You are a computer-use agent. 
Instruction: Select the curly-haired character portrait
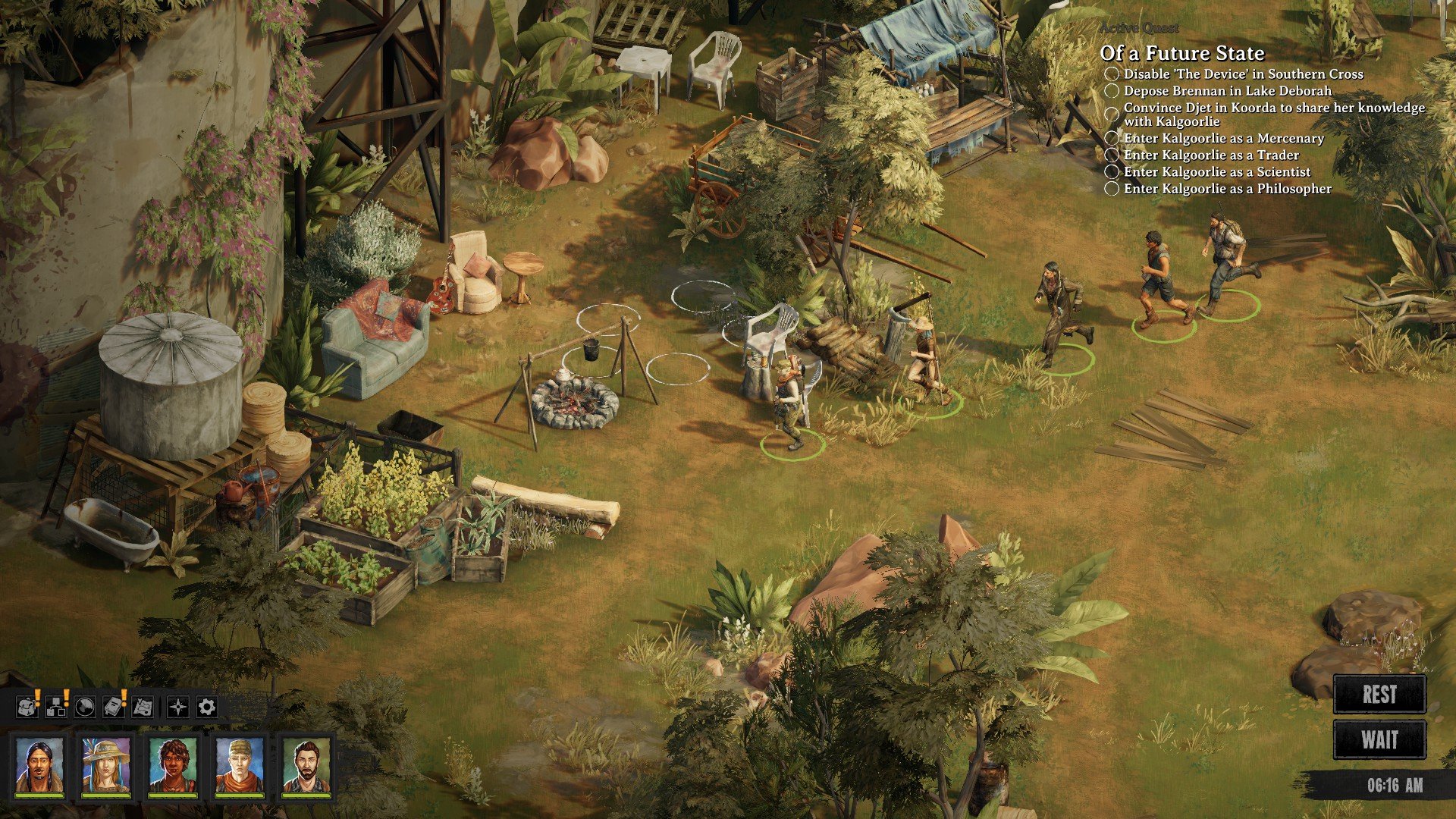[x=173, y=765]
